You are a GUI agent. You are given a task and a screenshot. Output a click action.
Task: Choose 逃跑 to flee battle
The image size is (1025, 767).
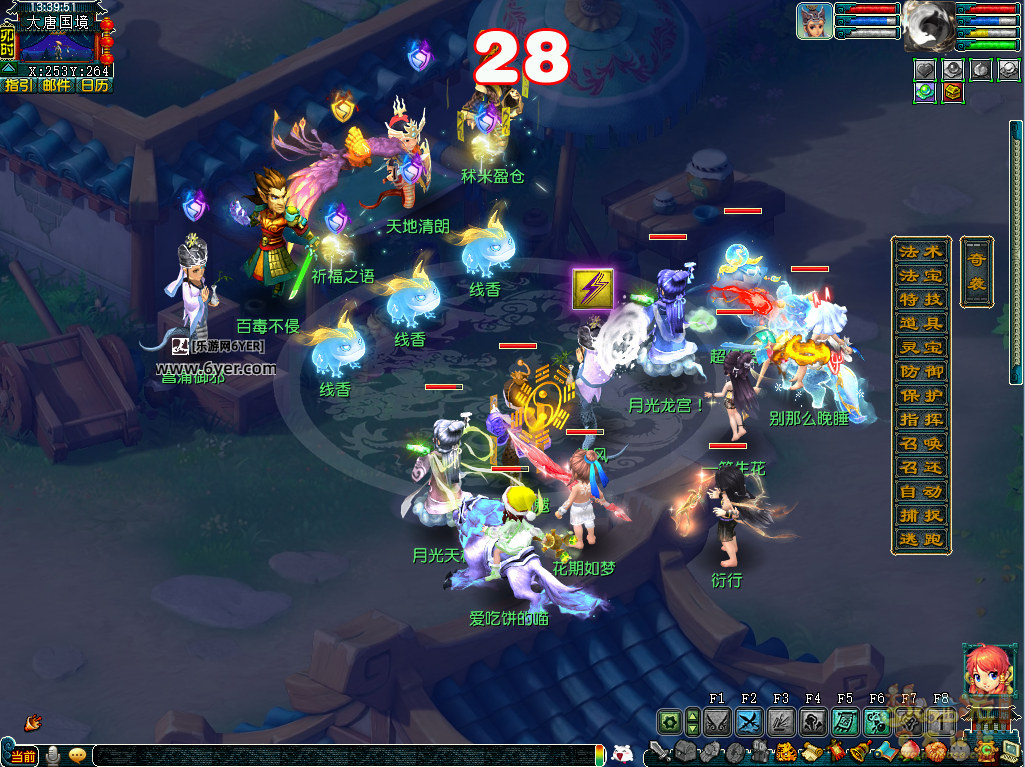[920, 540]
